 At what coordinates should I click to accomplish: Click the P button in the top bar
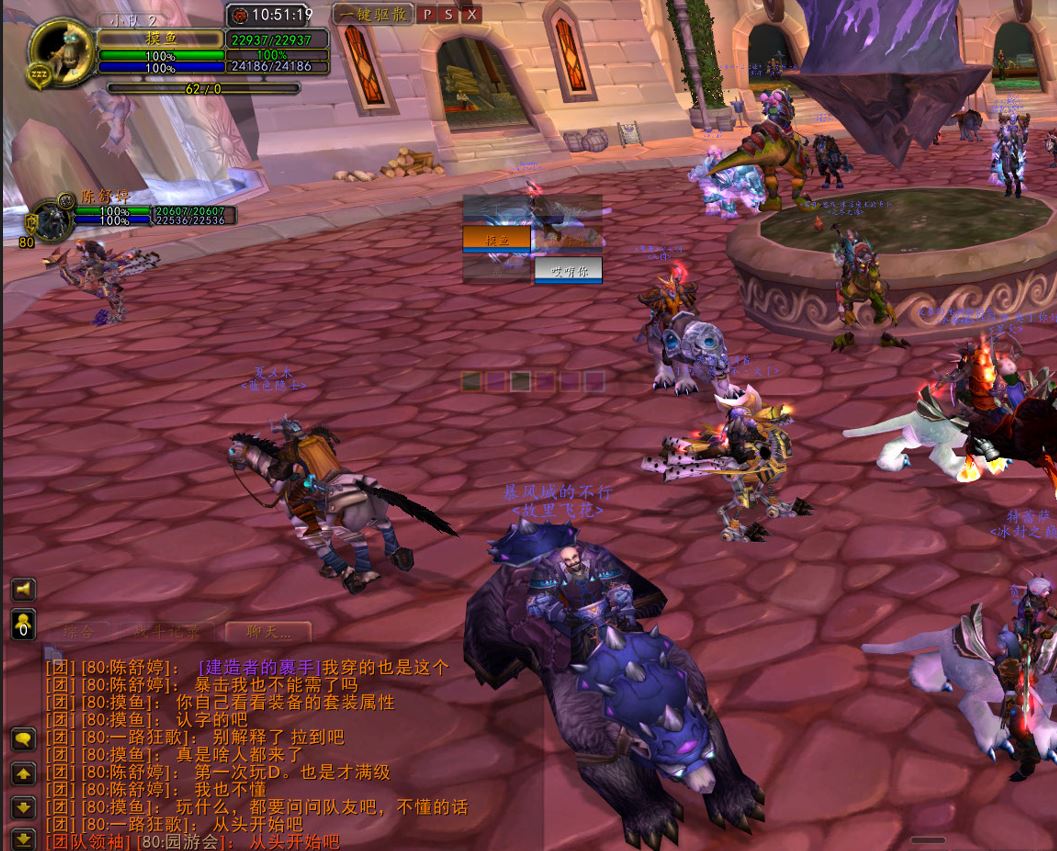[427, 14]
